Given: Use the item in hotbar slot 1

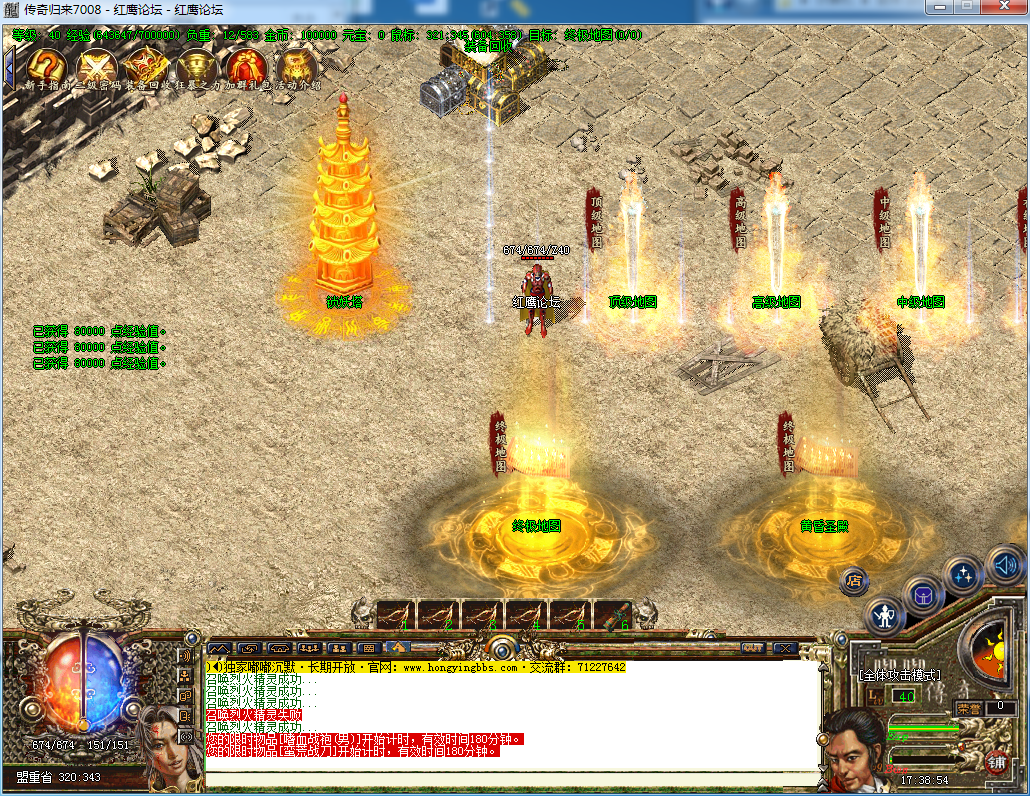Looking at the screenshot, I should (392, 615).
